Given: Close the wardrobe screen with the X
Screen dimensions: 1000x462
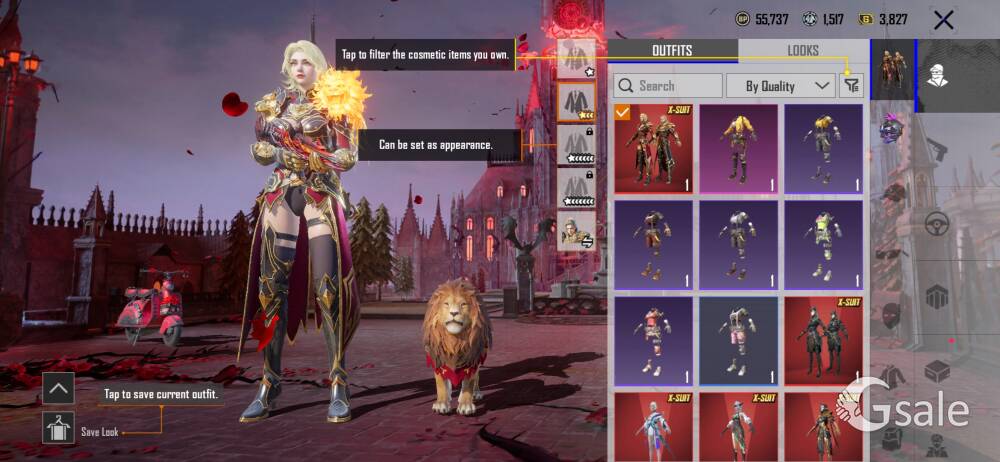Looking at the screenshot, I should pyautogui.click(x=942, y=19).
